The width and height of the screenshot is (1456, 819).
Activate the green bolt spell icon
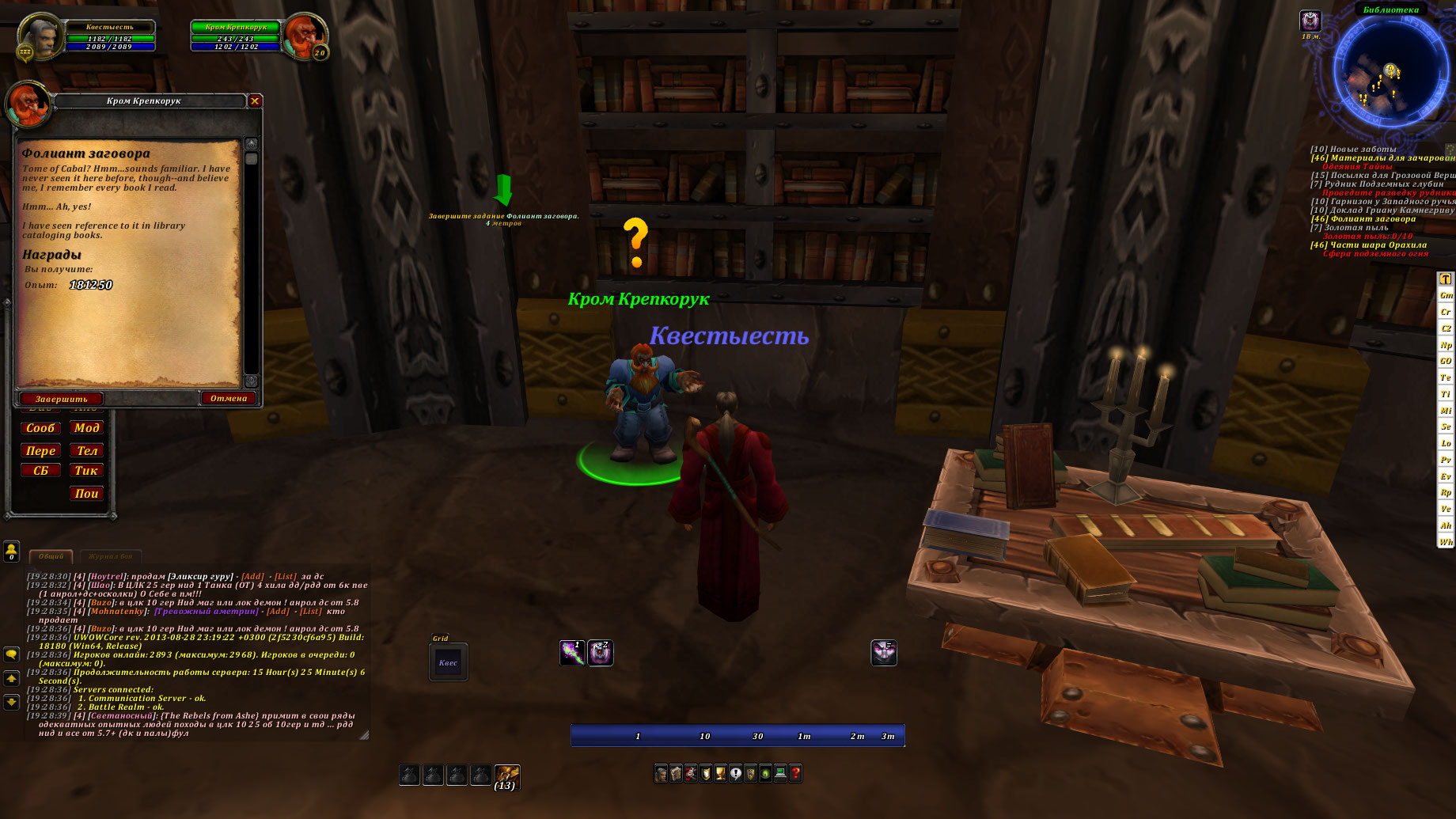point(571,653)
